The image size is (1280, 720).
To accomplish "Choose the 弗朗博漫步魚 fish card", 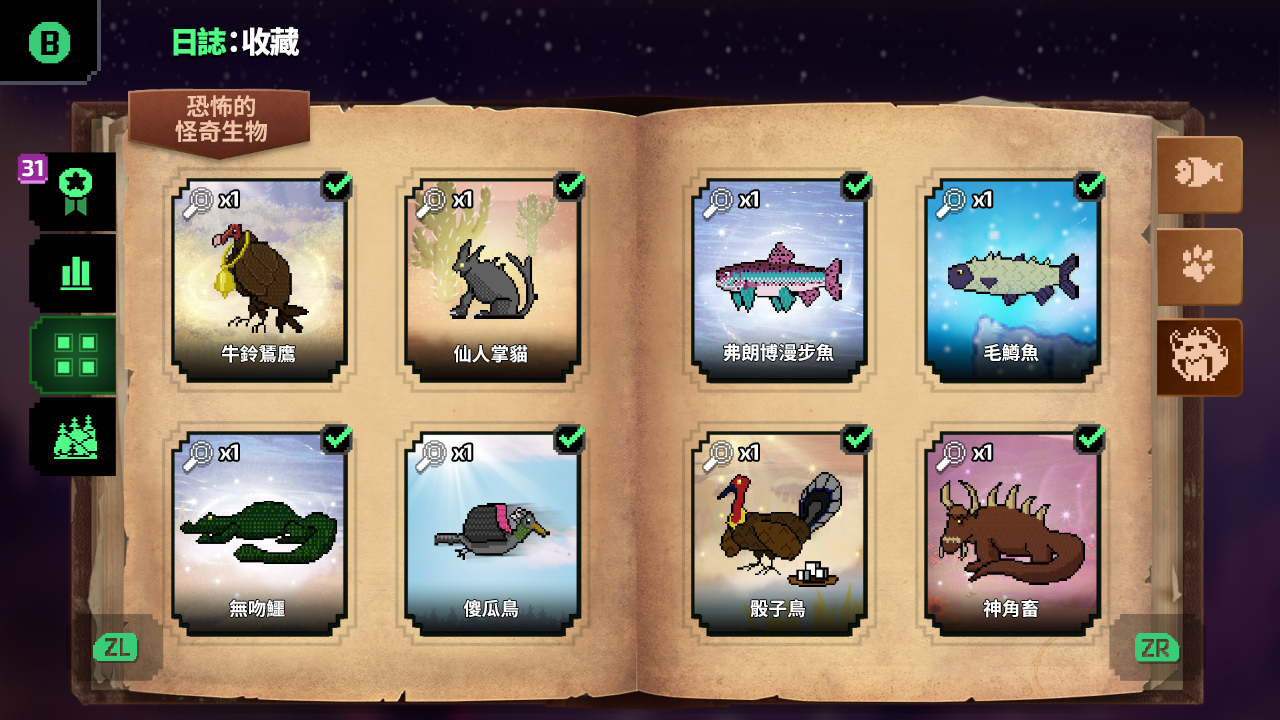I will pos(779,281).
